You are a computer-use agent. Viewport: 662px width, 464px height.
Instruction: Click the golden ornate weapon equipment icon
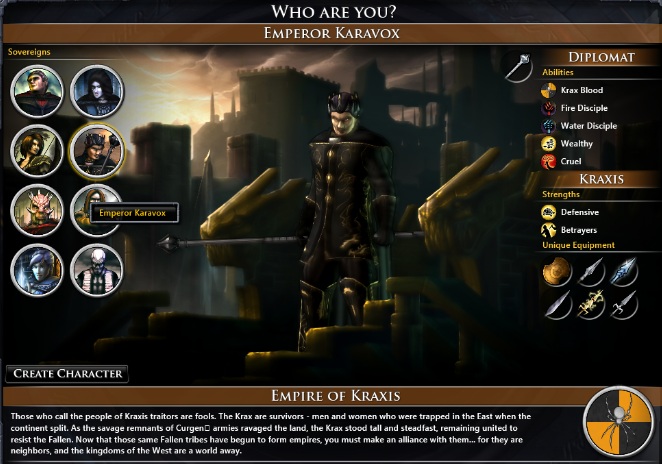589,303
